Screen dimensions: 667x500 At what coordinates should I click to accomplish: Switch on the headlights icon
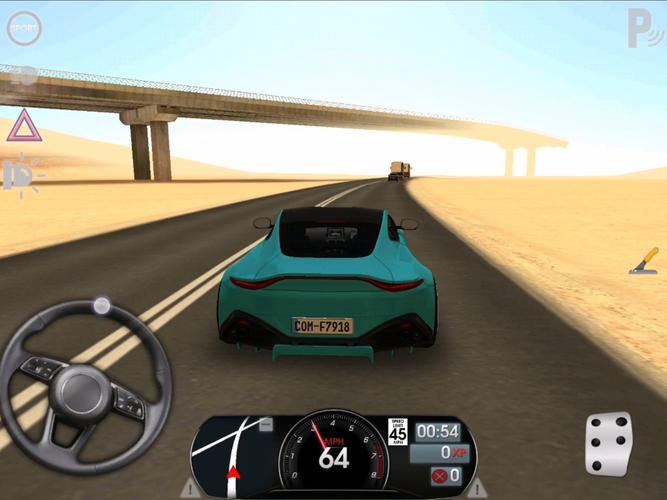[21, 175]
